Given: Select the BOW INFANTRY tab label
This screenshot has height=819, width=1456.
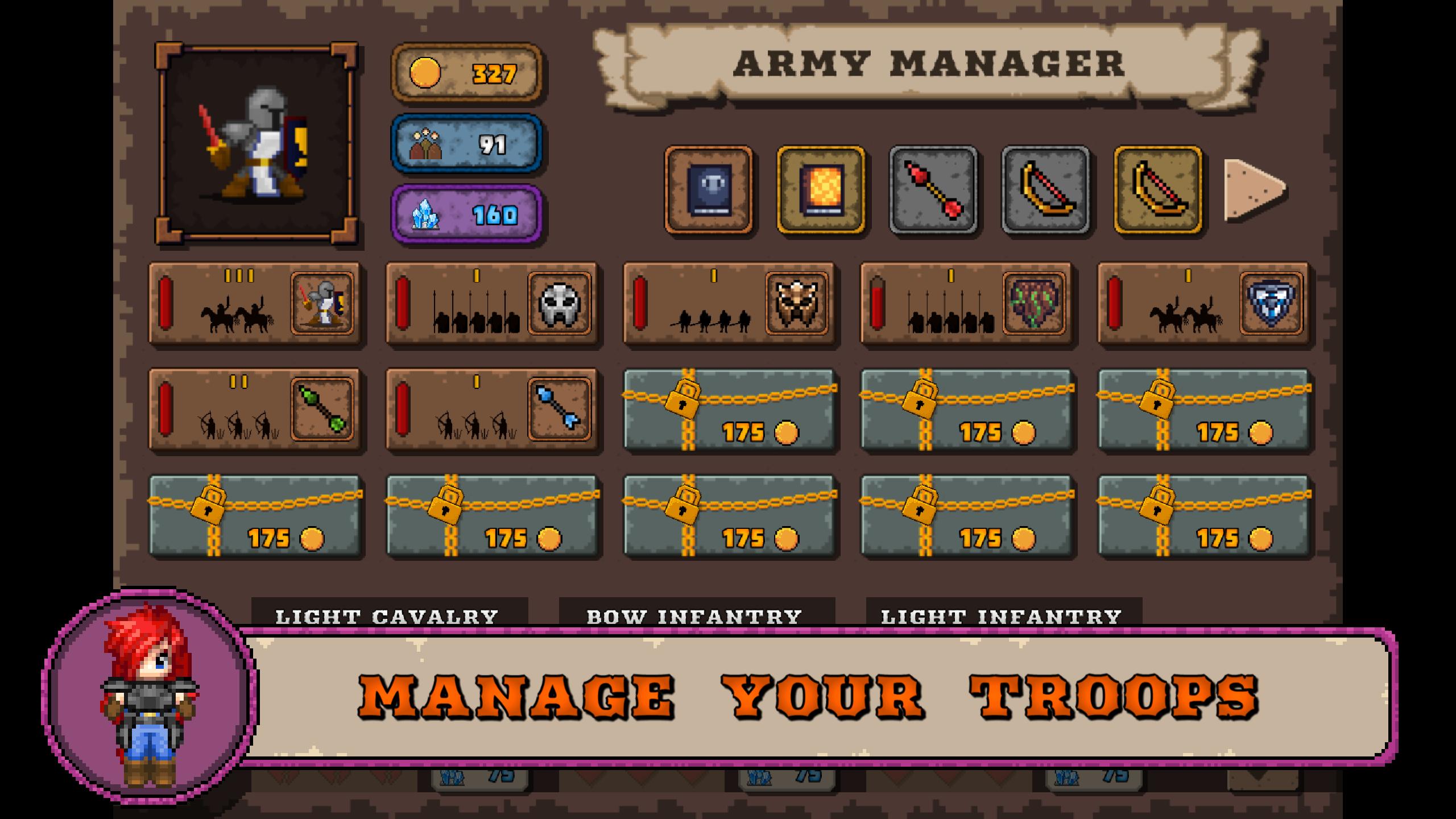Looking at the screenshot, I should point(694,615).
